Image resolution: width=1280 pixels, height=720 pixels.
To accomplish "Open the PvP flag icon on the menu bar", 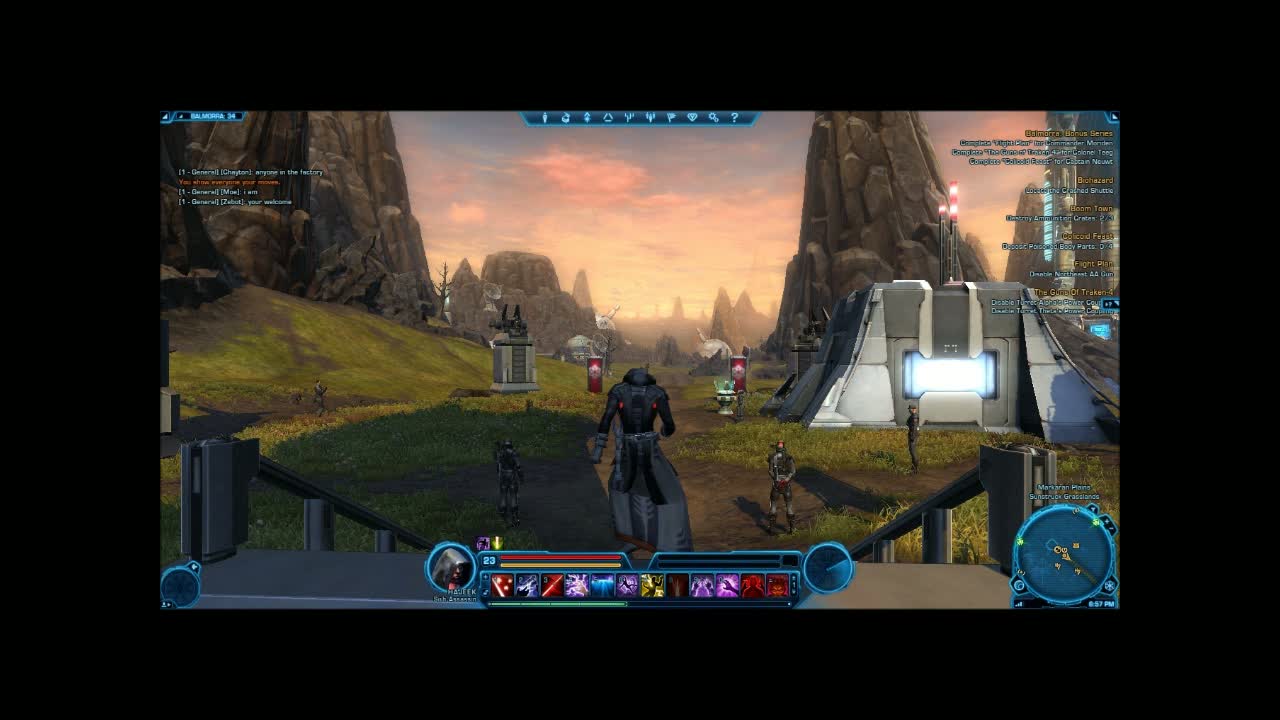I will pyautogui.click(x=672, y=118).
